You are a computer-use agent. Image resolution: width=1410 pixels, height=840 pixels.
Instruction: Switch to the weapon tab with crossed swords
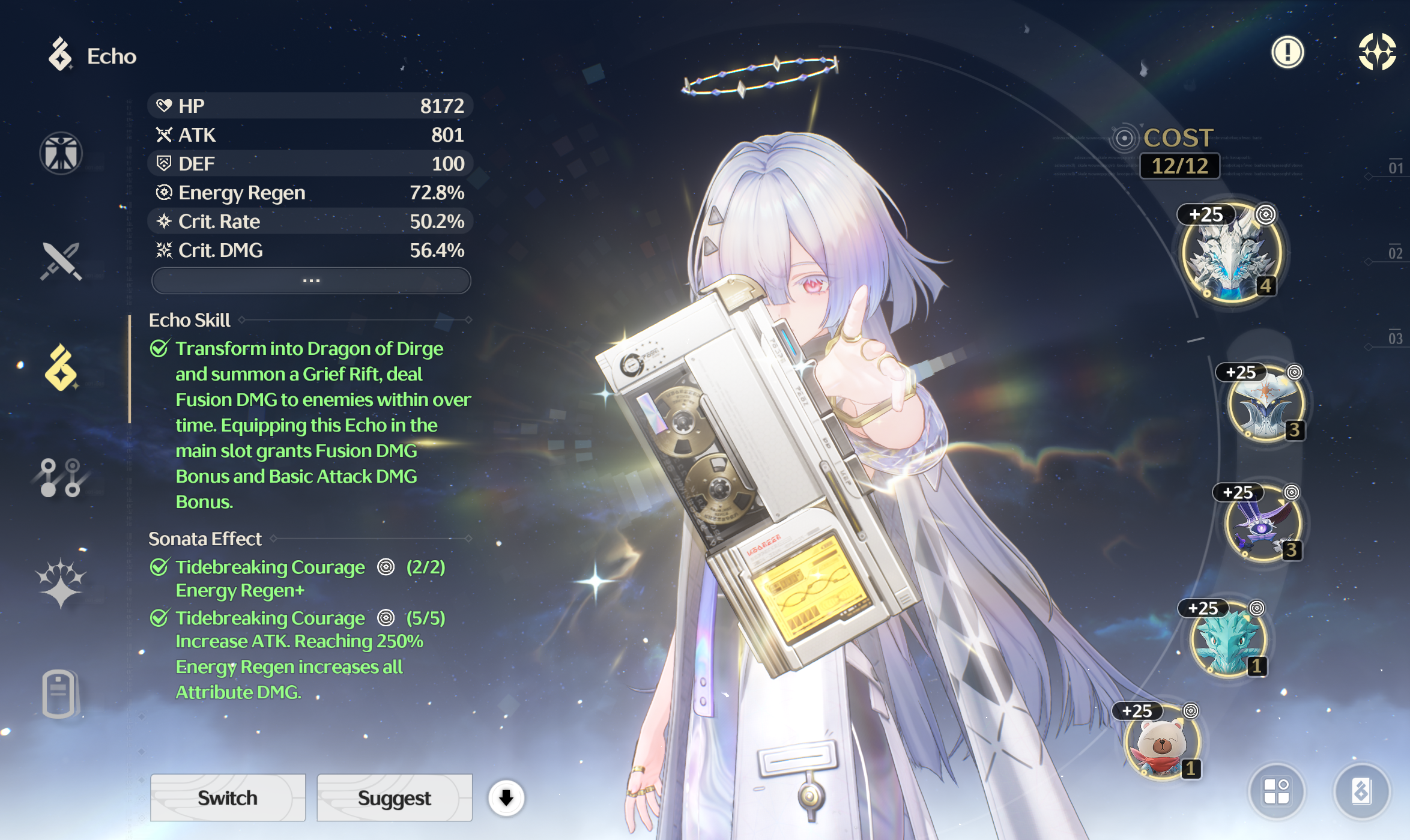pyautogui.click(x=61, y=261)
